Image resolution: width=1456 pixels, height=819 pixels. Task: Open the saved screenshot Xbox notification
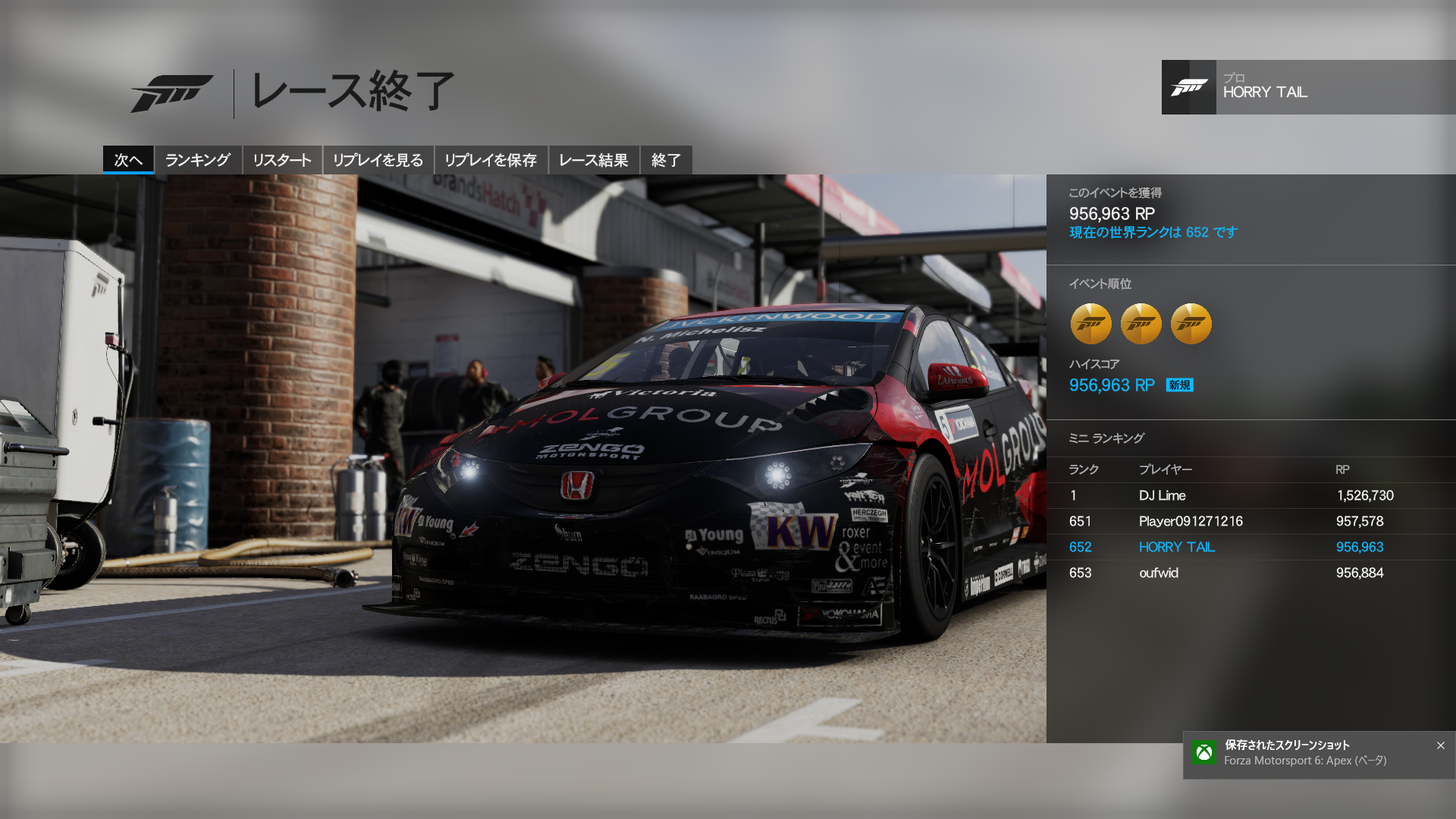1304,753
